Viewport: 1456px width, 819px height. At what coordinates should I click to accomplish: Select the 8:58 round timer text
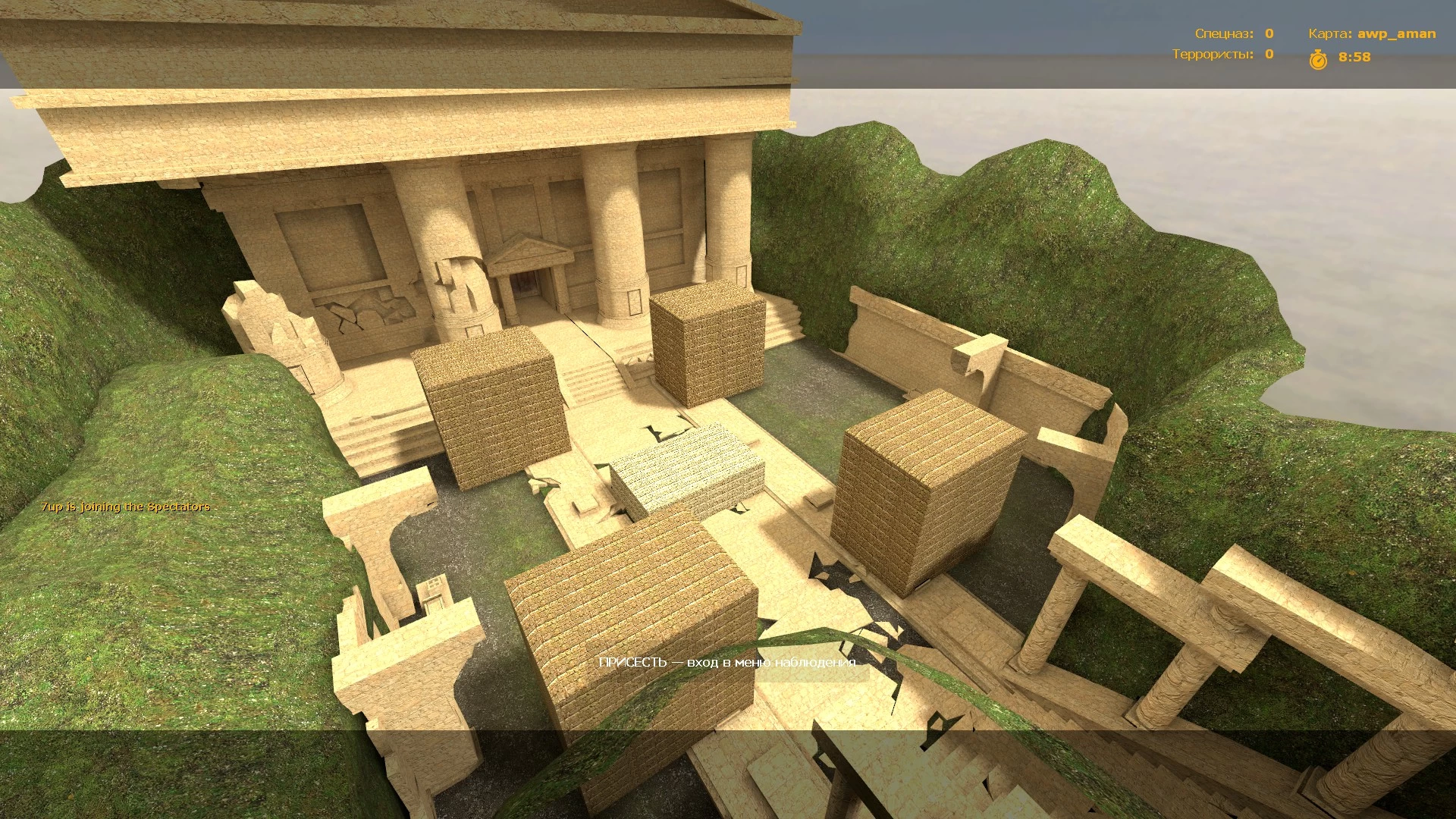tap(1353, 58)
